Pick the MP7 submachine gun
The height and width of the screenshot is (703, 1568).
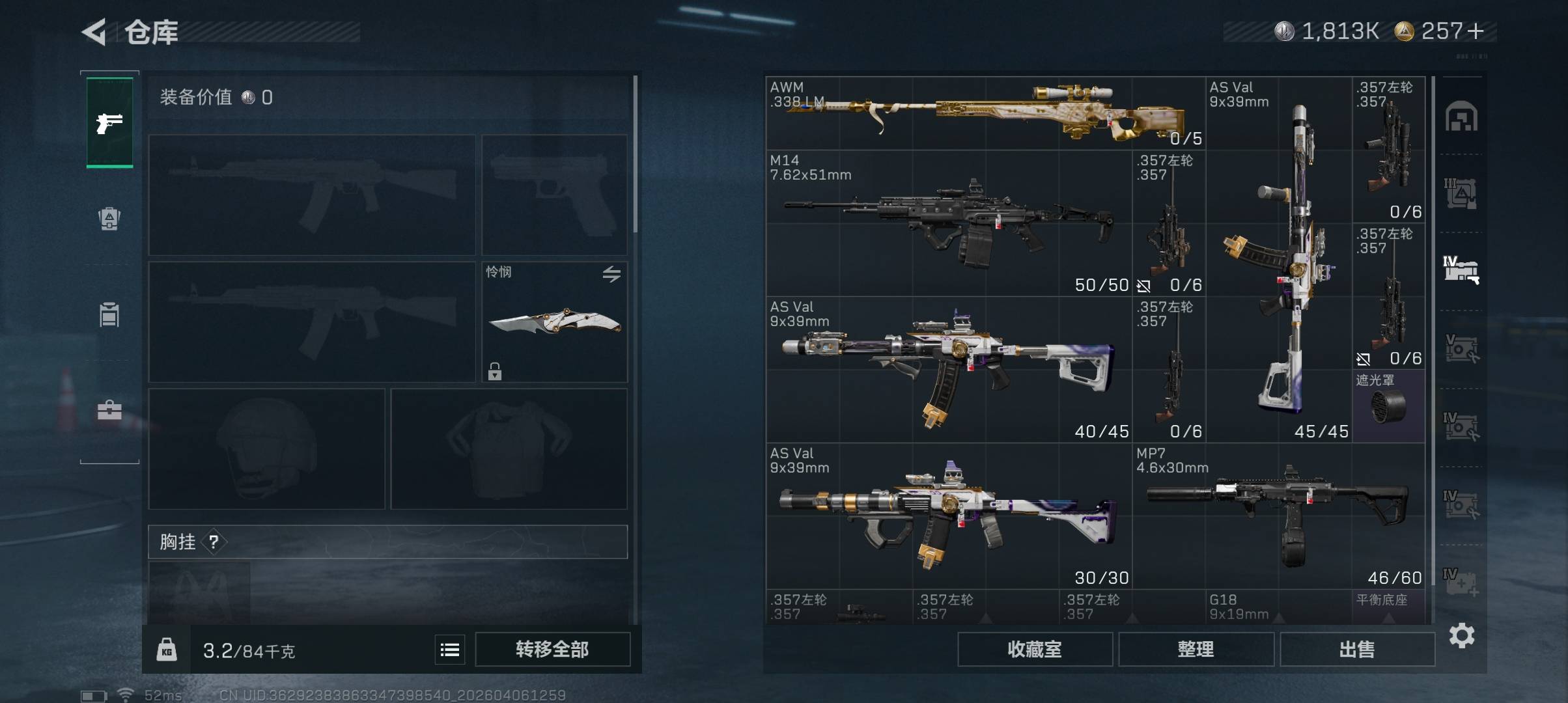coord(1278,516)
